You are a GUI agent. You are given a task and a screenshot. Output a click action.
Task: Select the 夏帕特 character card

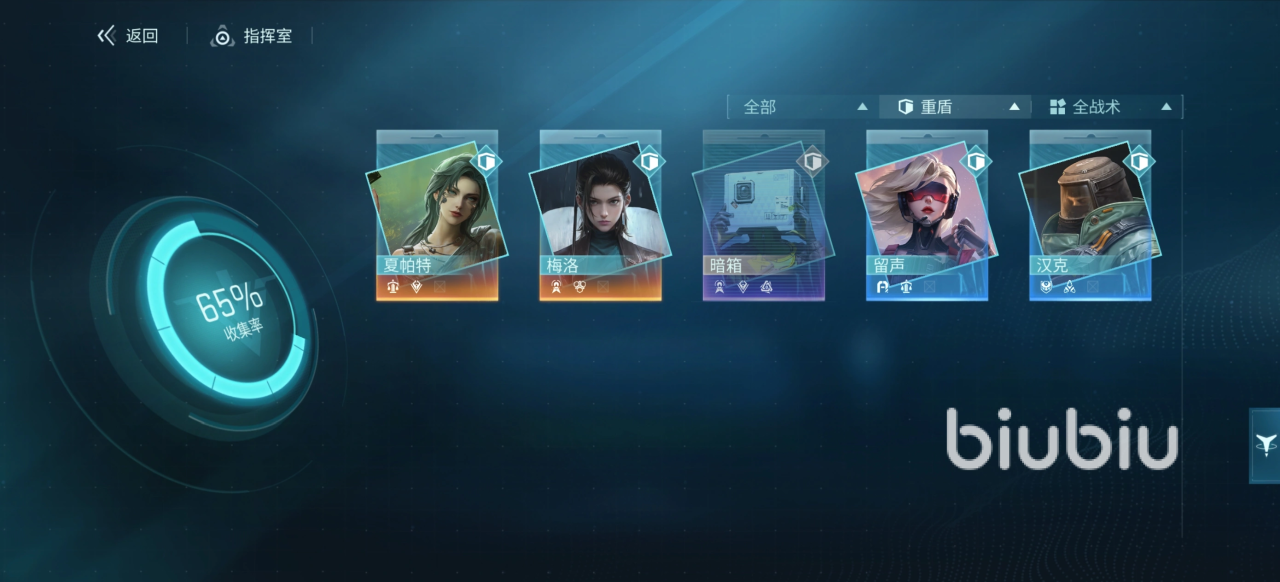tap(437, 216)
